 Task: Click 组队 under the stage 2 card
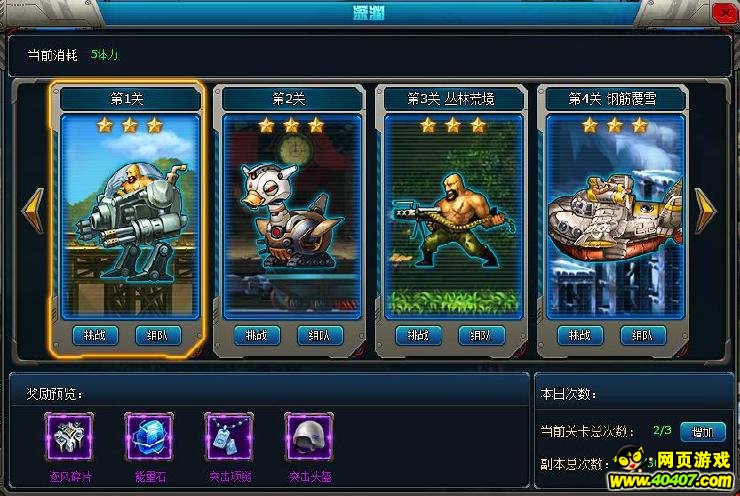320,336
